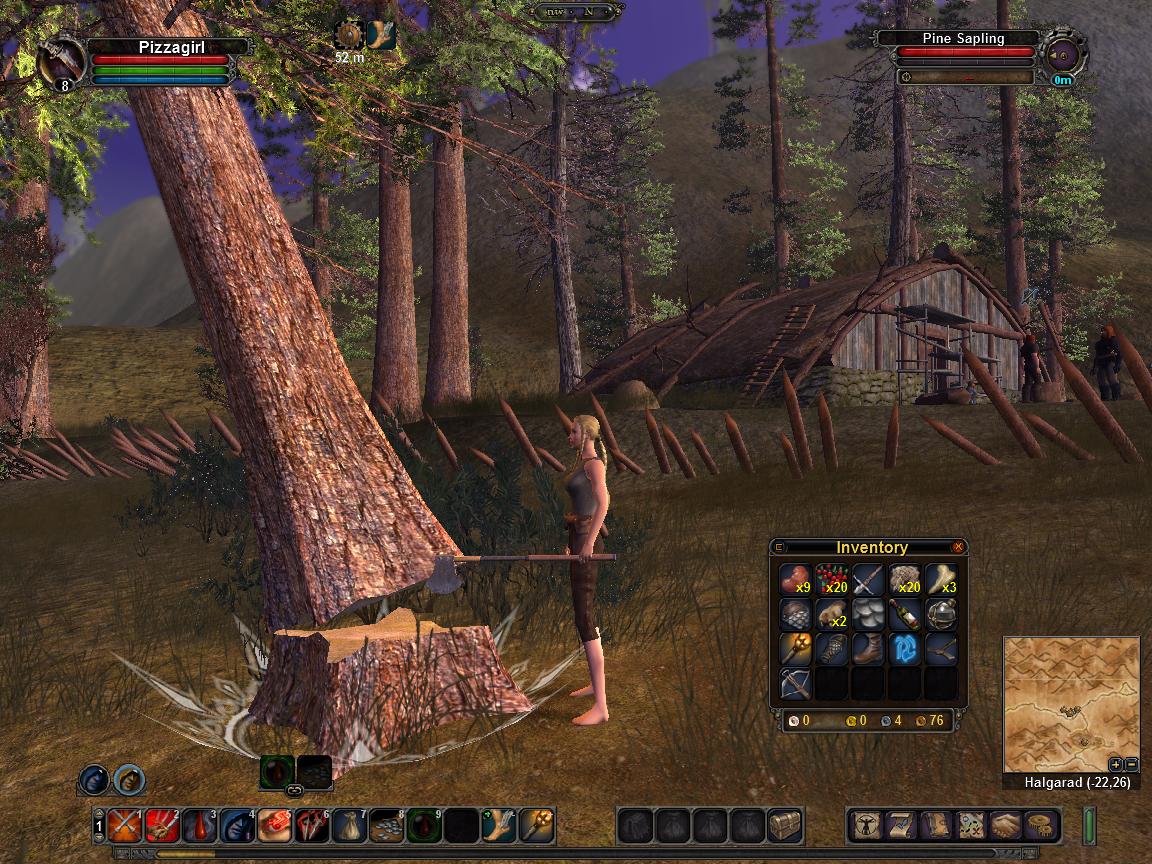This screenshot has width=1152, height=864.
Task: Use the hooded figure ability in slot 4
Action: tap(237, 825)
